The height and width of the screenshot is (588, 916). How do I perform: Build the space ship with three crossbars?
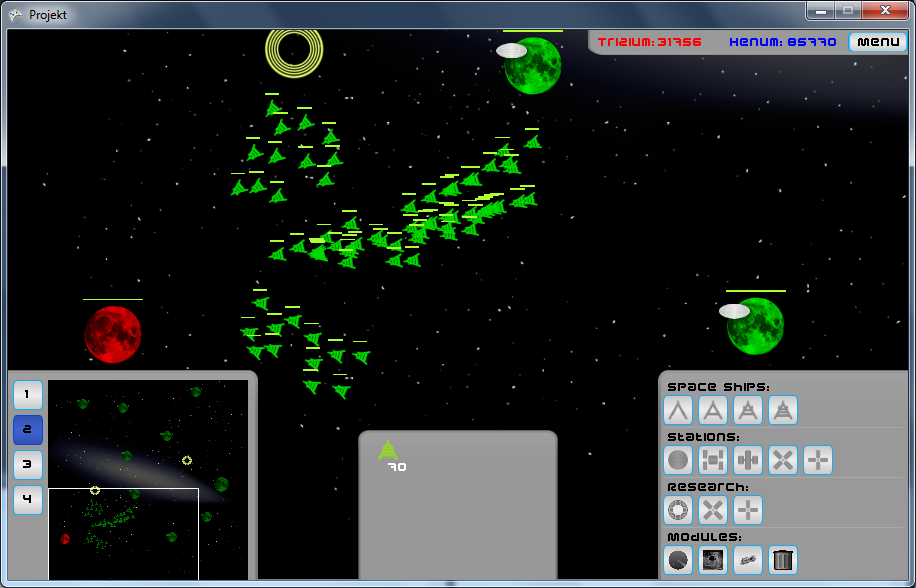(x=783, y=410)
